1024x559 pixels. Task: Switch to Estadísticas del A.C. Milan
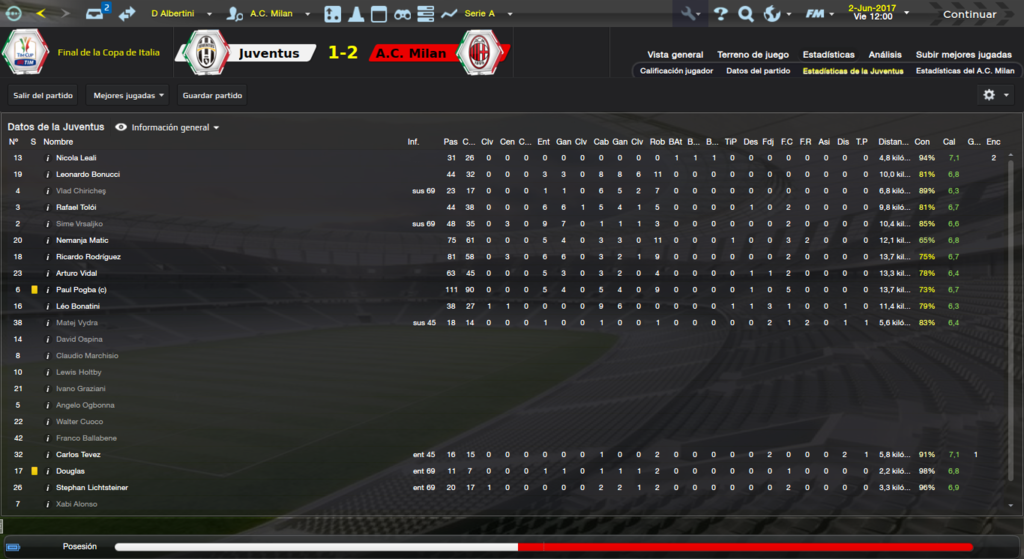tap(964, 71)
